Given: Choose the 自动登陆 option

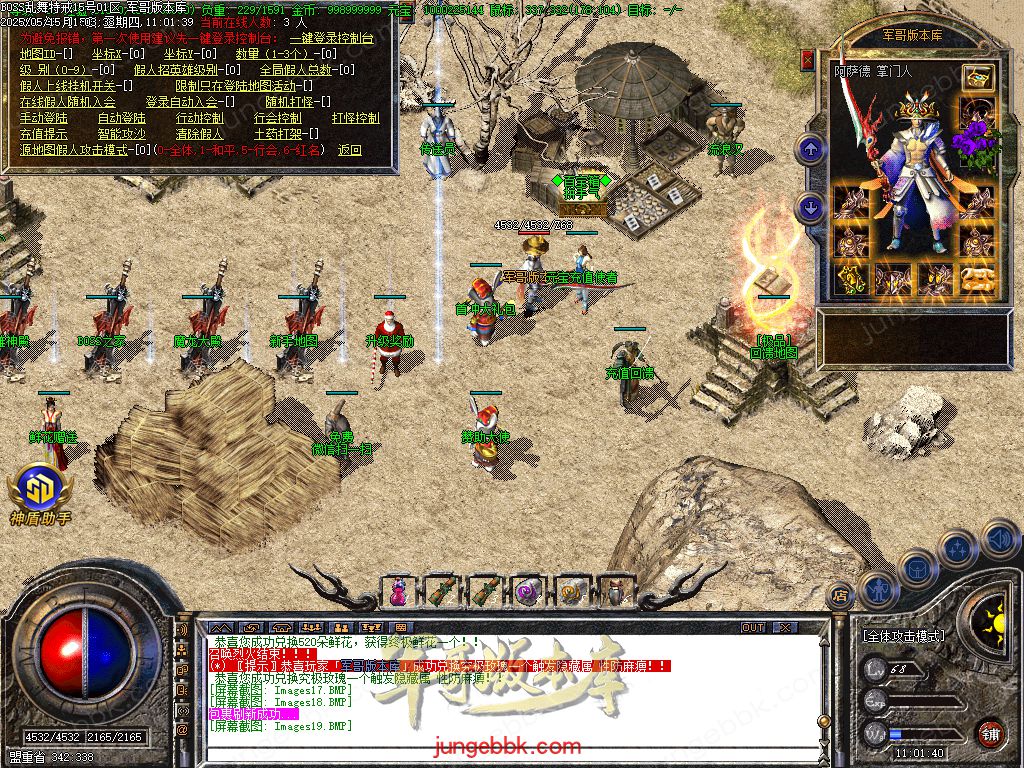Looking at the screenshot, I should (x=121, y=118).
